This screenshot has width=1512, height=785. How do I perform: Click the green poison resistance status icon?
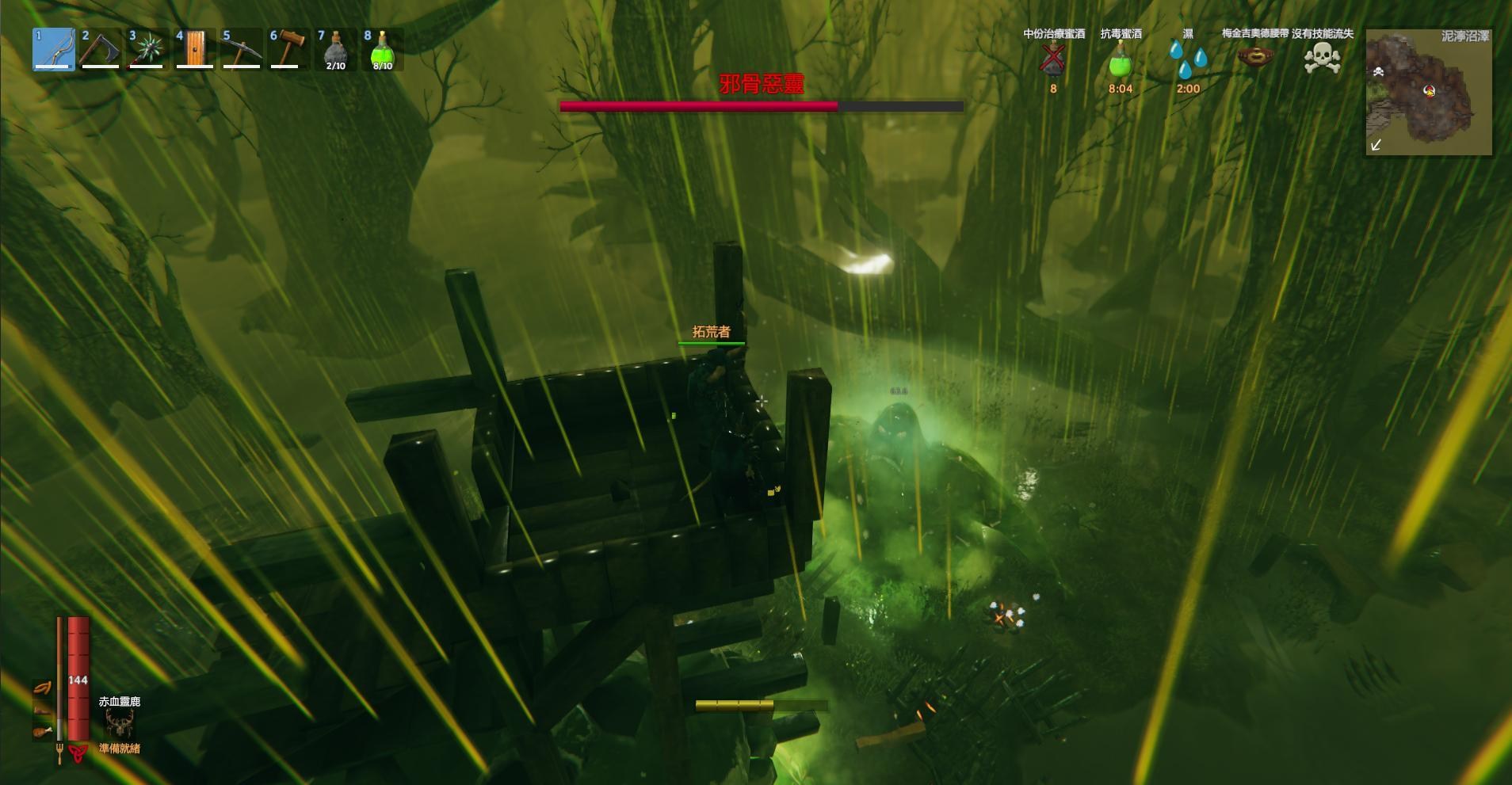click(1121, 60)
